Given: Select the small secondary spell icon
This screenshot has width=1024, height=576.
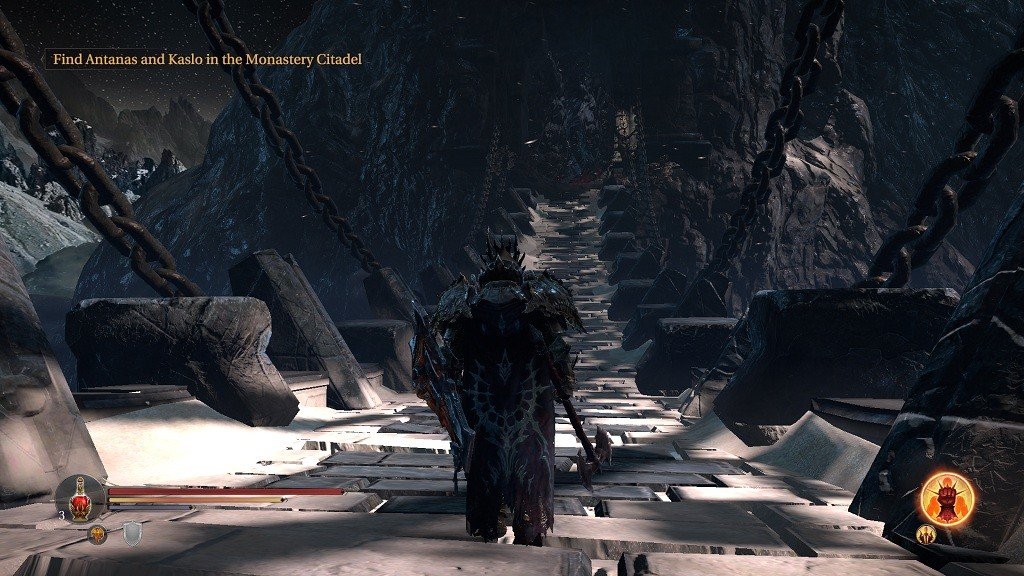Looking at the screenshot, I should [927, 534].
